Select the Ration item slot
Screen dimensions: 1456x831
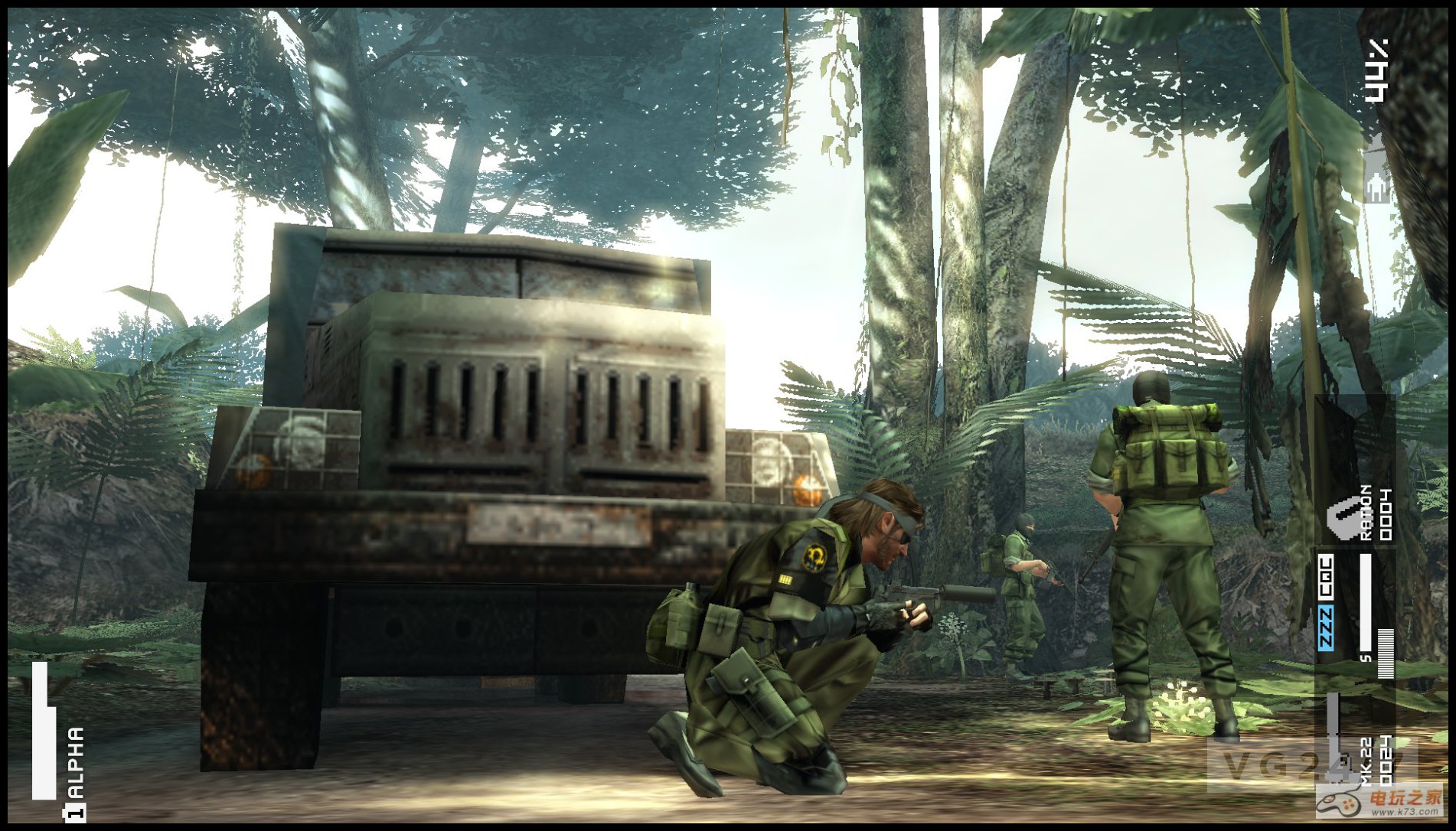click(x=1356, y=513)
